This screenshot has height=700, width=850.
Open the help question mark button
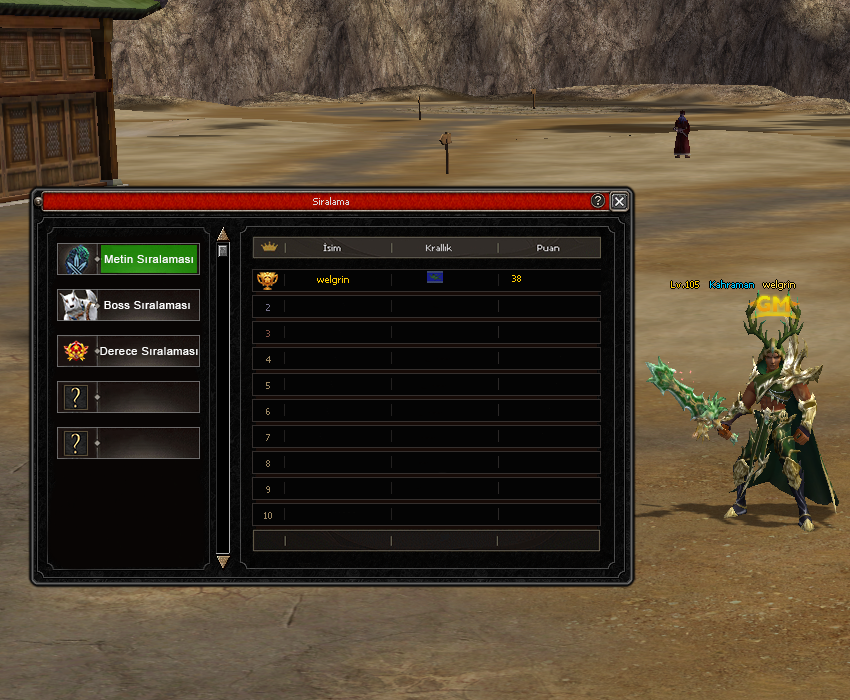[598, 201]
